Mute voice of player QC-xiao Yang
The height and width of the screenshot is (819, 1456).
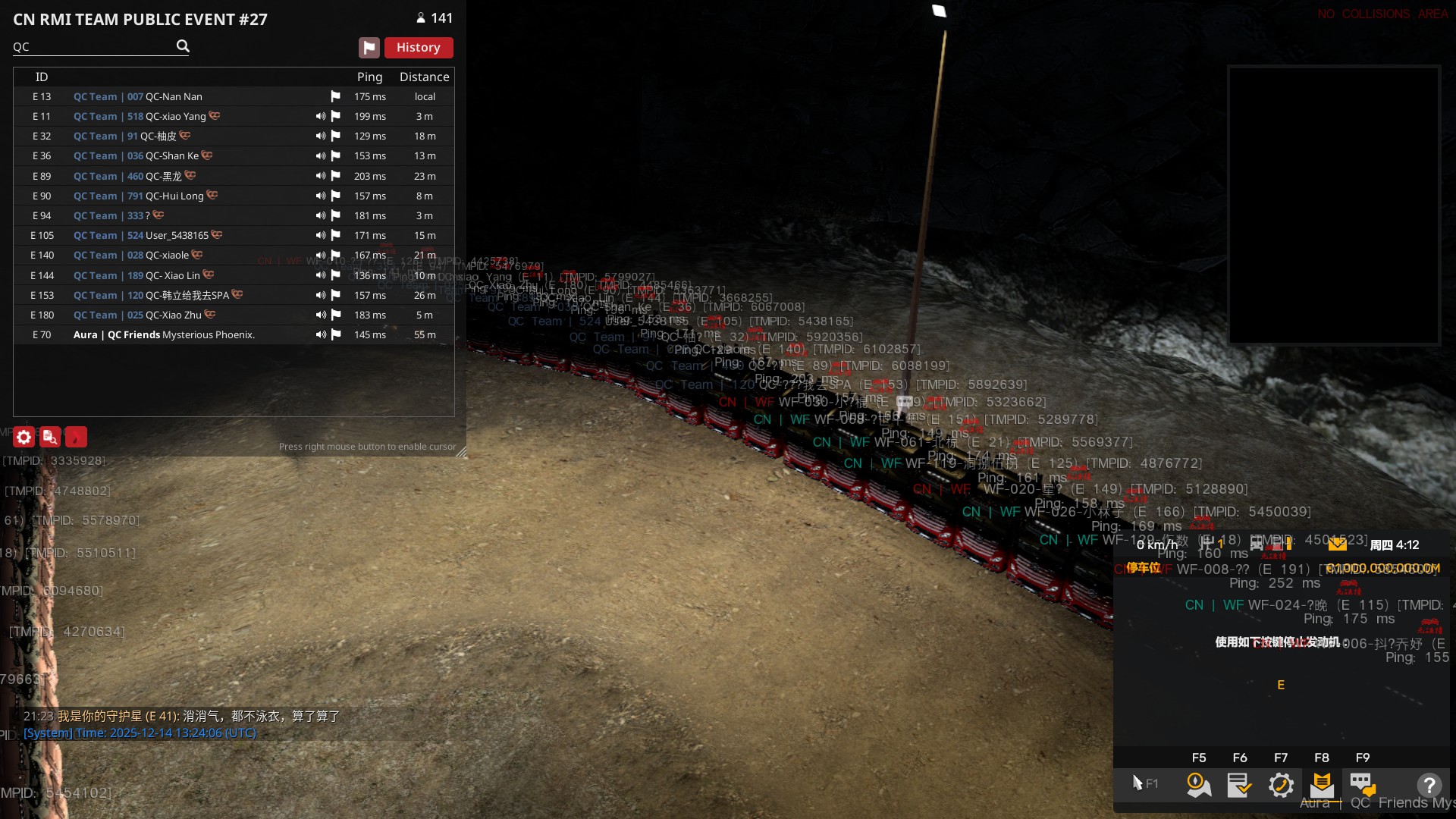321,117
